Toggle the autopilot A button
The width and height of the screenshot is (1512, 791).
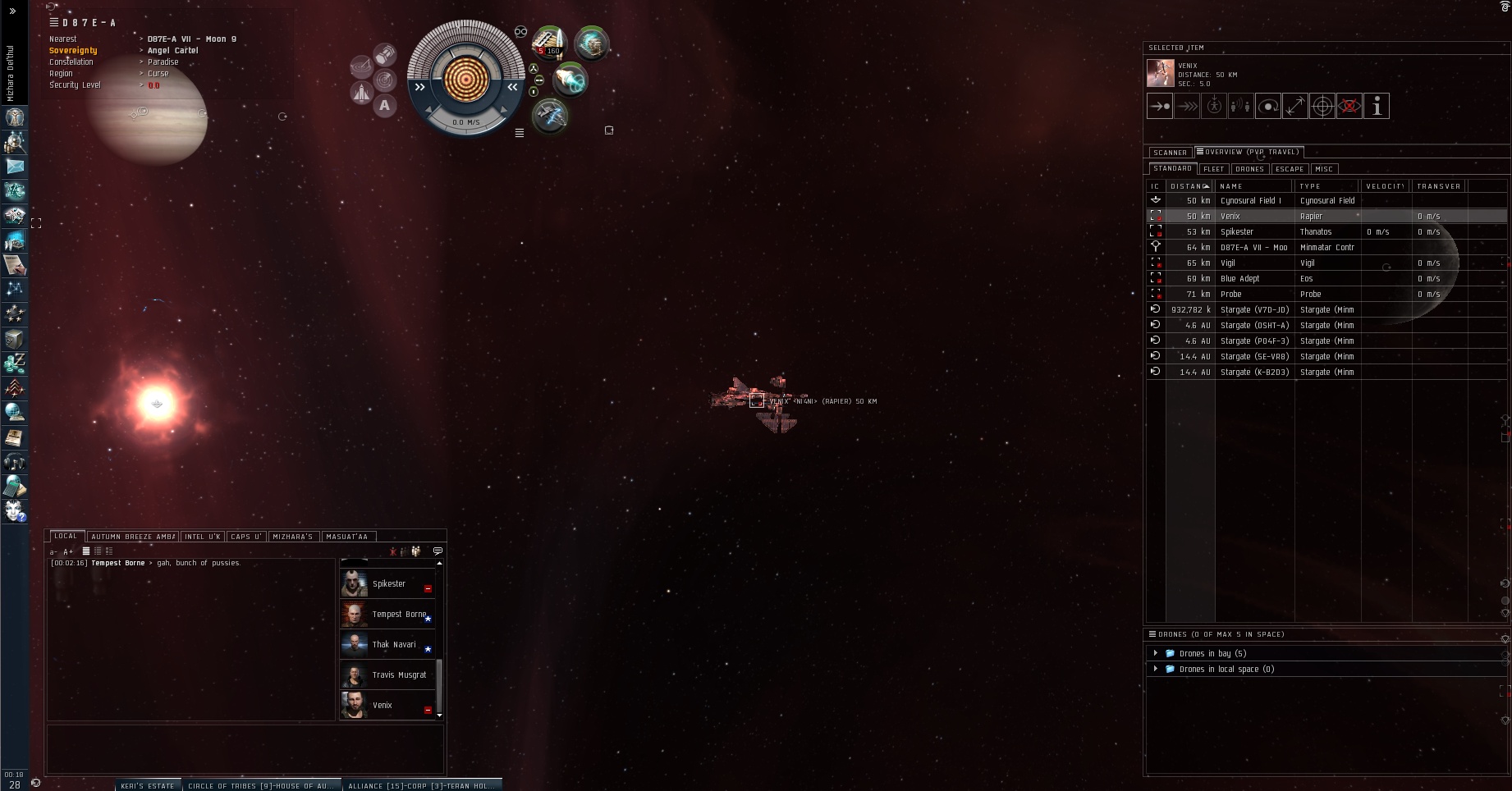pyautogui.click(x=384, y=106)
